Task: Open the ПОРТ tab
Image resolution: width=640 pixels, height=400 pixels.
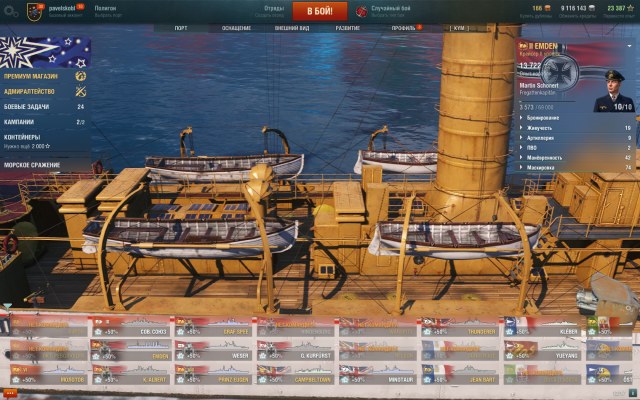Action: pos(180,28)
